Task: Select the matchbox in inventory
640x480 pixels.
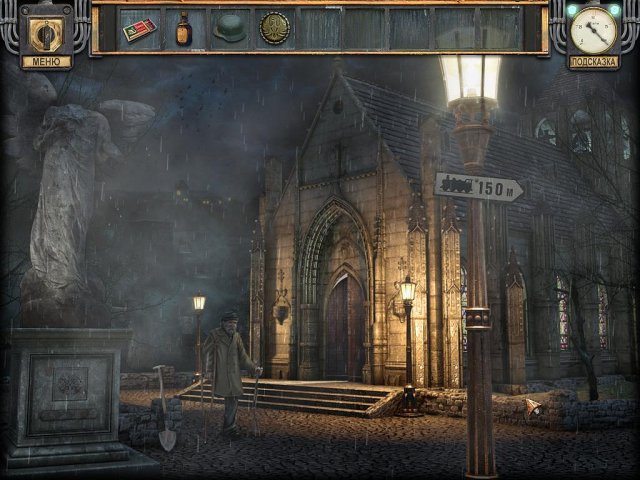Action: pos(139,29)
